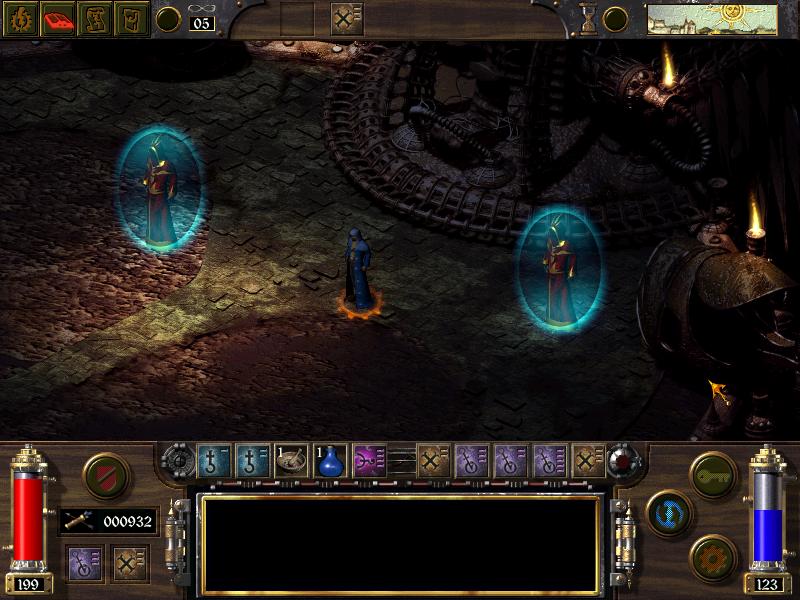Viewport: 800px width, 600px height.
Task: Select the mortar bowl item slot
Action: (x=292, y=460)
